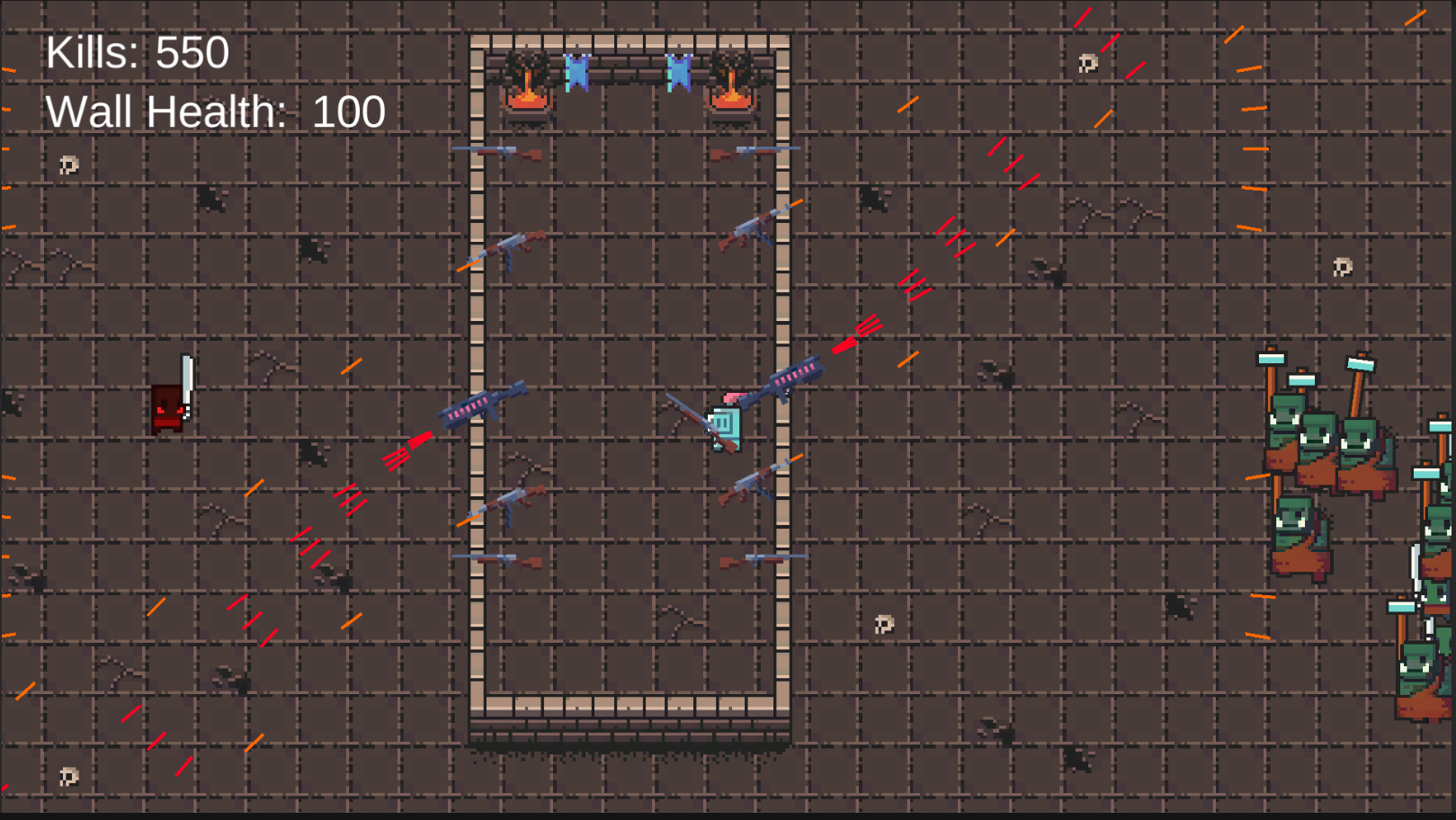This screenshot has height=820, width=1456.
Task: Select the submachine gun in lower-left arena
Action: click(513, 499)
